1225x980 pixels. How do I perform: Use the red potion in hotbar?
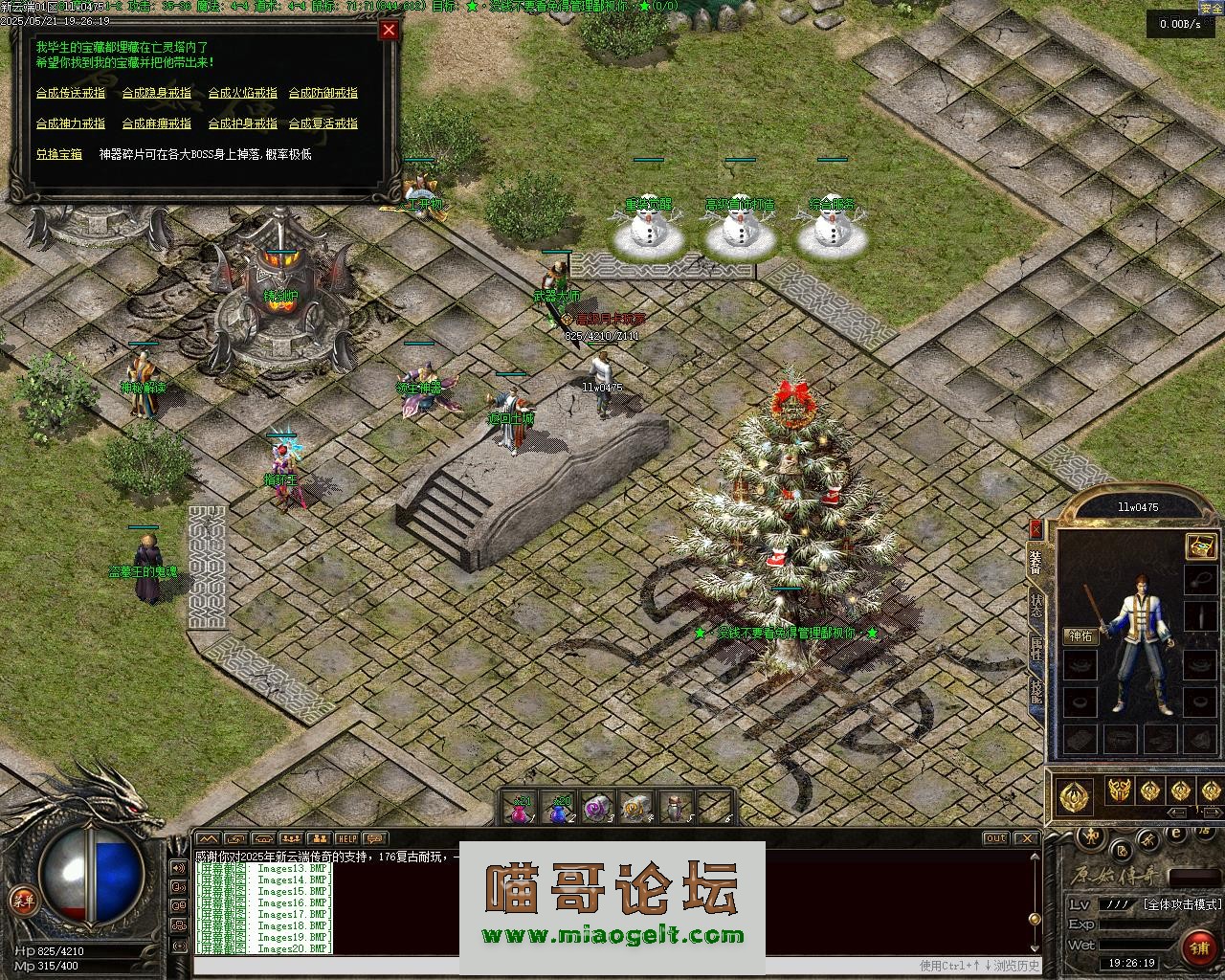(520, 809)
